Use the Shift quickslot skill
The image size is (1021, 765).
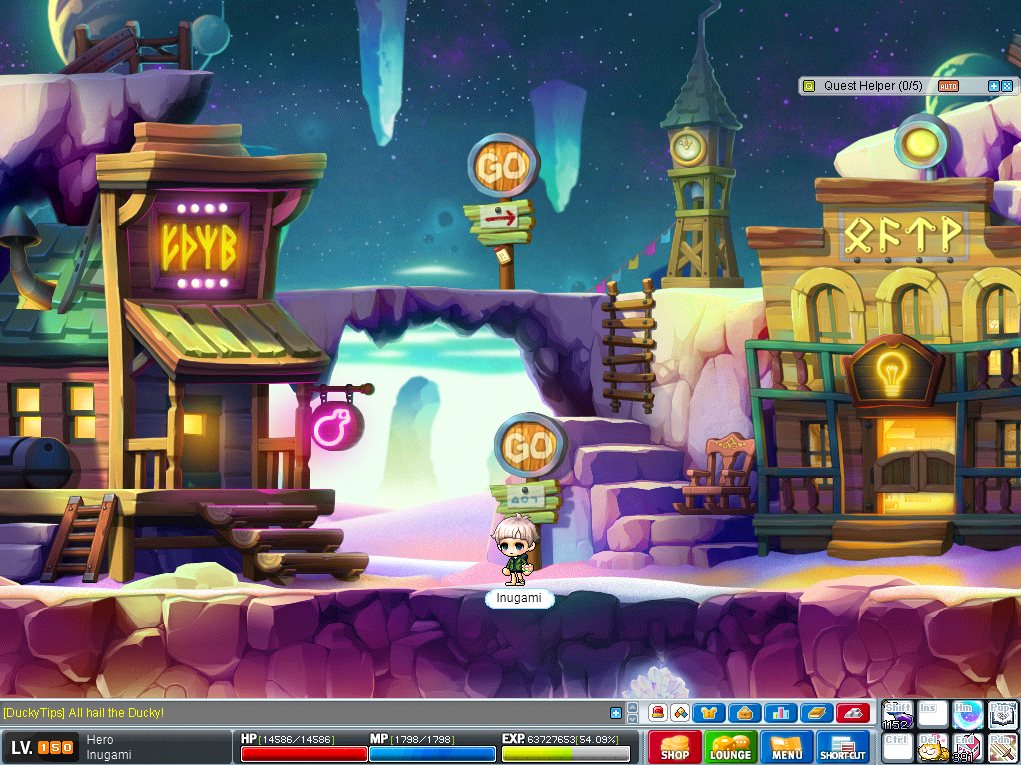click(897, 714)
